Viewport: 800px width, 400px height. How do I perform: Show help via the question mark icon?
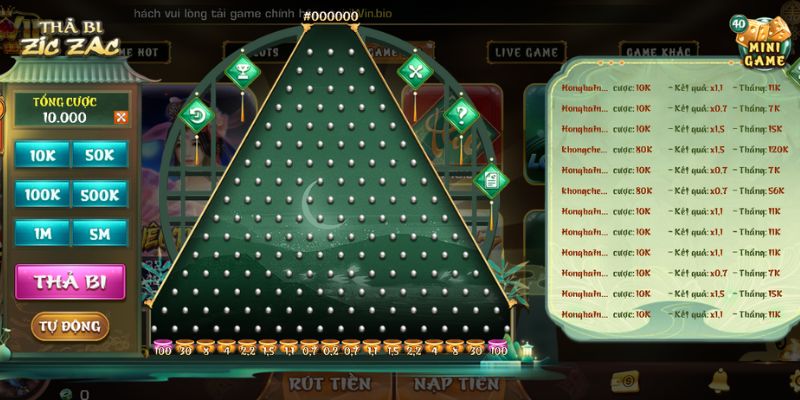(460, 113)
